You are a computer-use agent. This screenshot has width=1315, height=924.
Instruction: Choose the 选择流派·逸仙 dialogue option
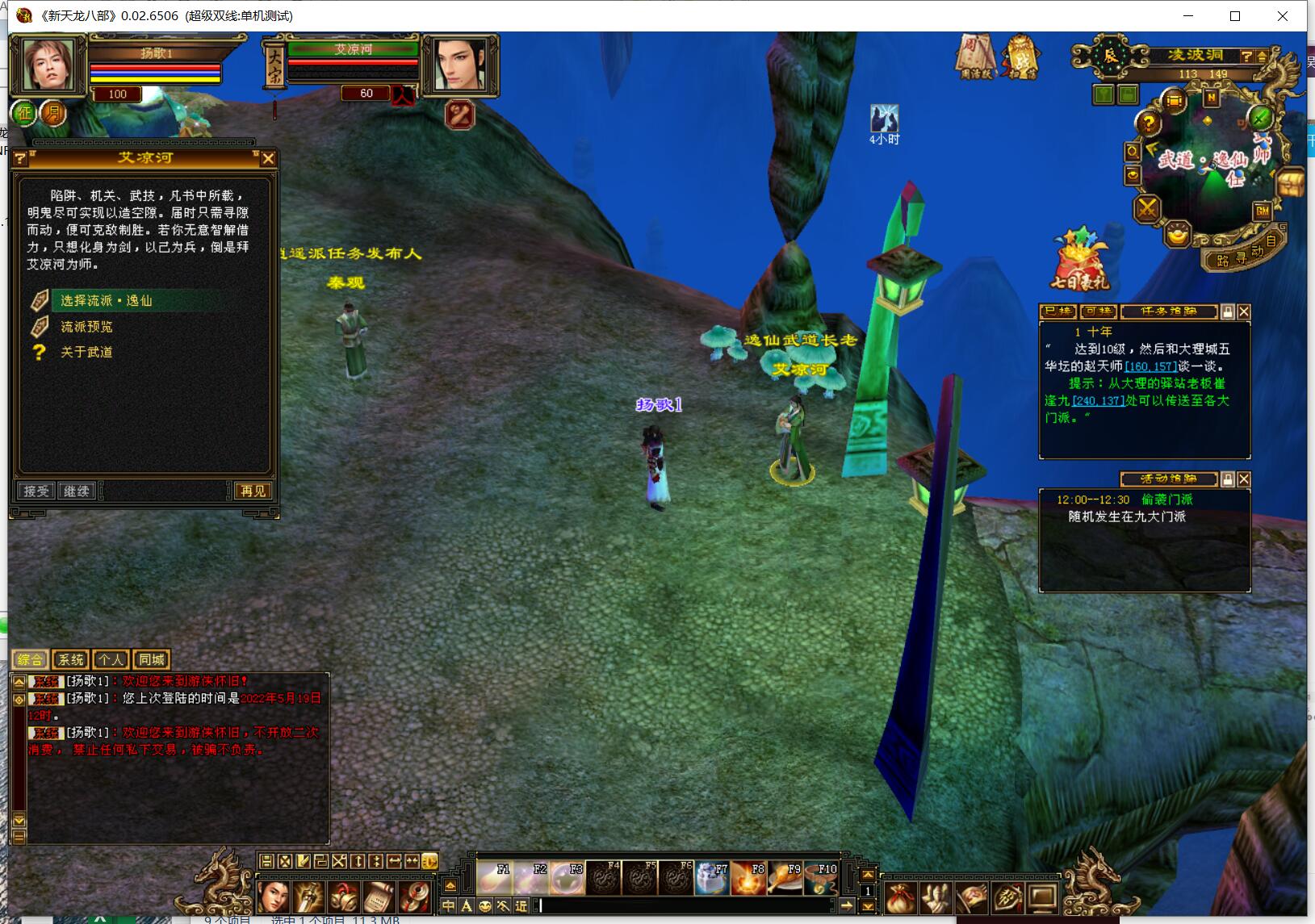click(107, 301)
